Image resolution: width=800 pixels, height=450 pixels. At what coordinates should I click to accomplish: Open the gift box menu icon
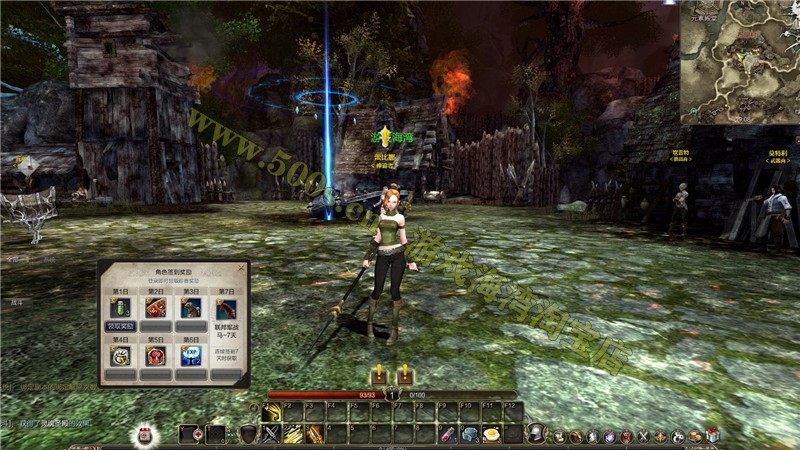coord(712,435)
